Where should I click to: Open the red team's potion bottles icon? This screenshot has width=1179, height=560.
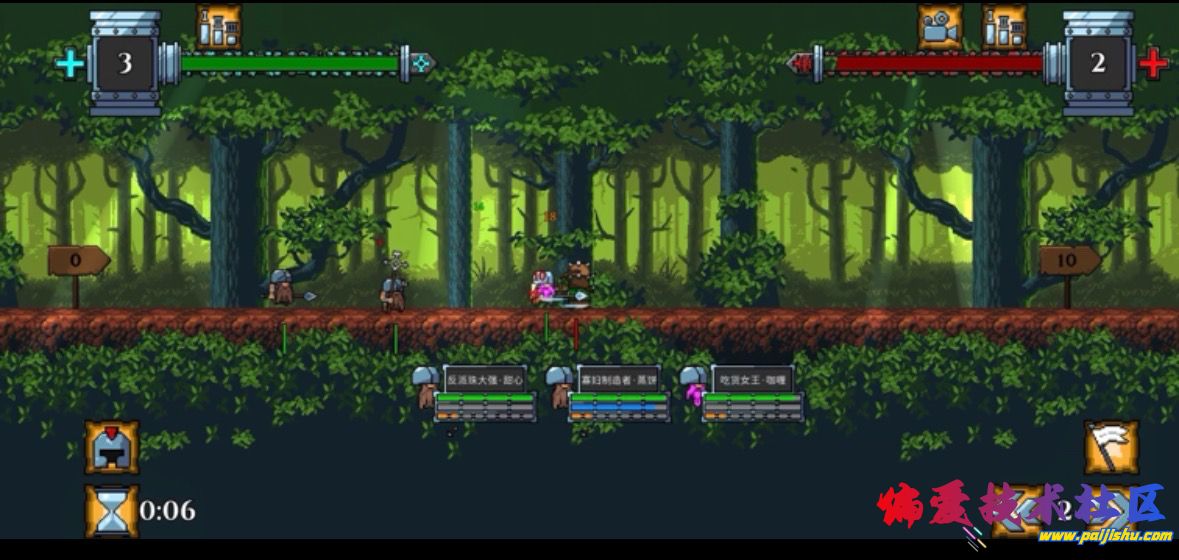tap(1003, 27)
